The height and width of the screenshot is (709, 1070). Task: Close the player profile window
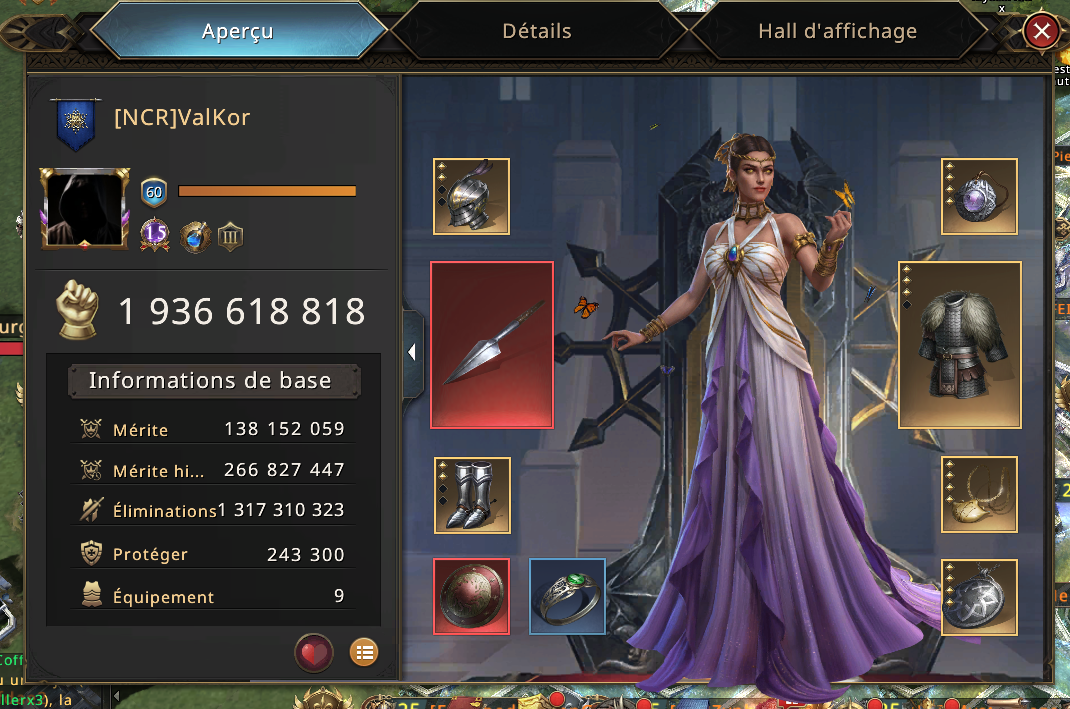click(x=1041, y=32)
